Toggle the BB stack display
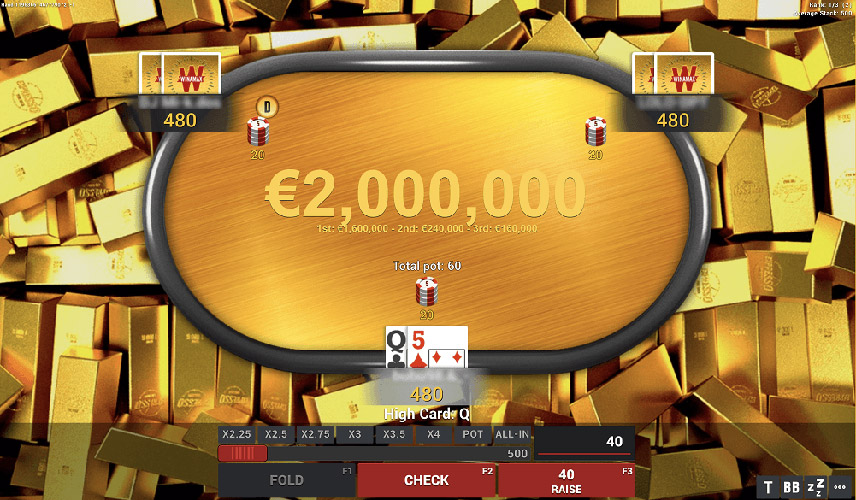 [x=792, y=488]
